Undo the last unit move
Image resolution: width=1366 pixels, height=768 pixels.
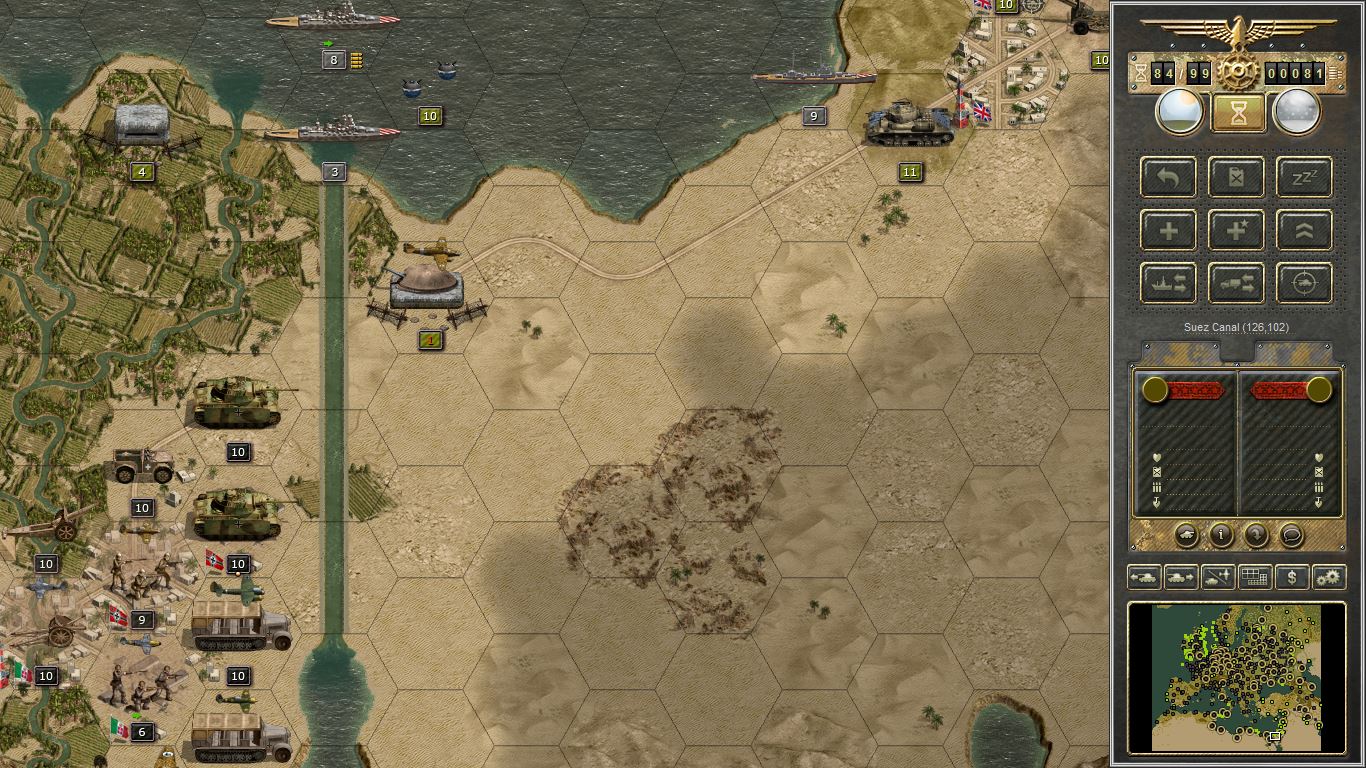coord(1168,177)
